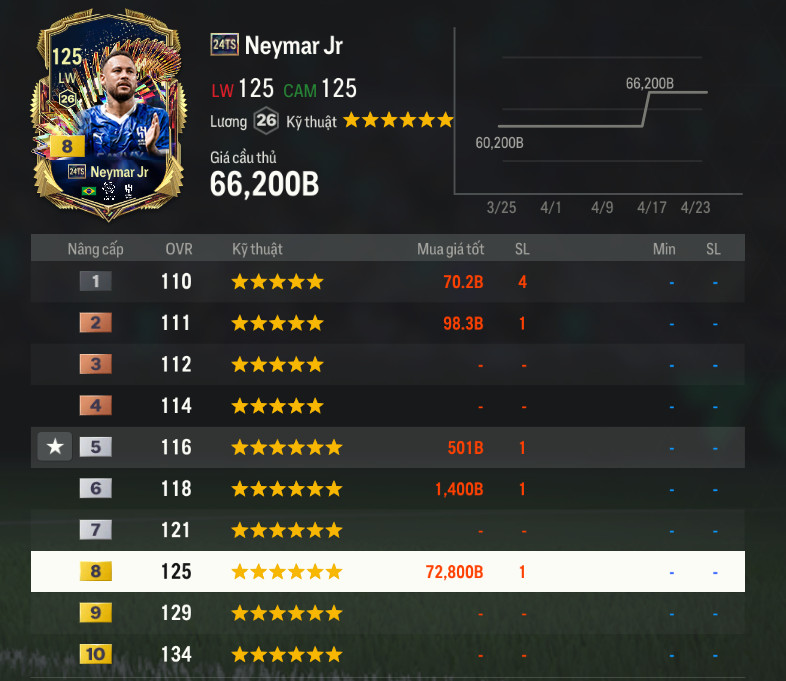
Task: Click the 70.2B price for level 1
Action: [x=463, y=282]
